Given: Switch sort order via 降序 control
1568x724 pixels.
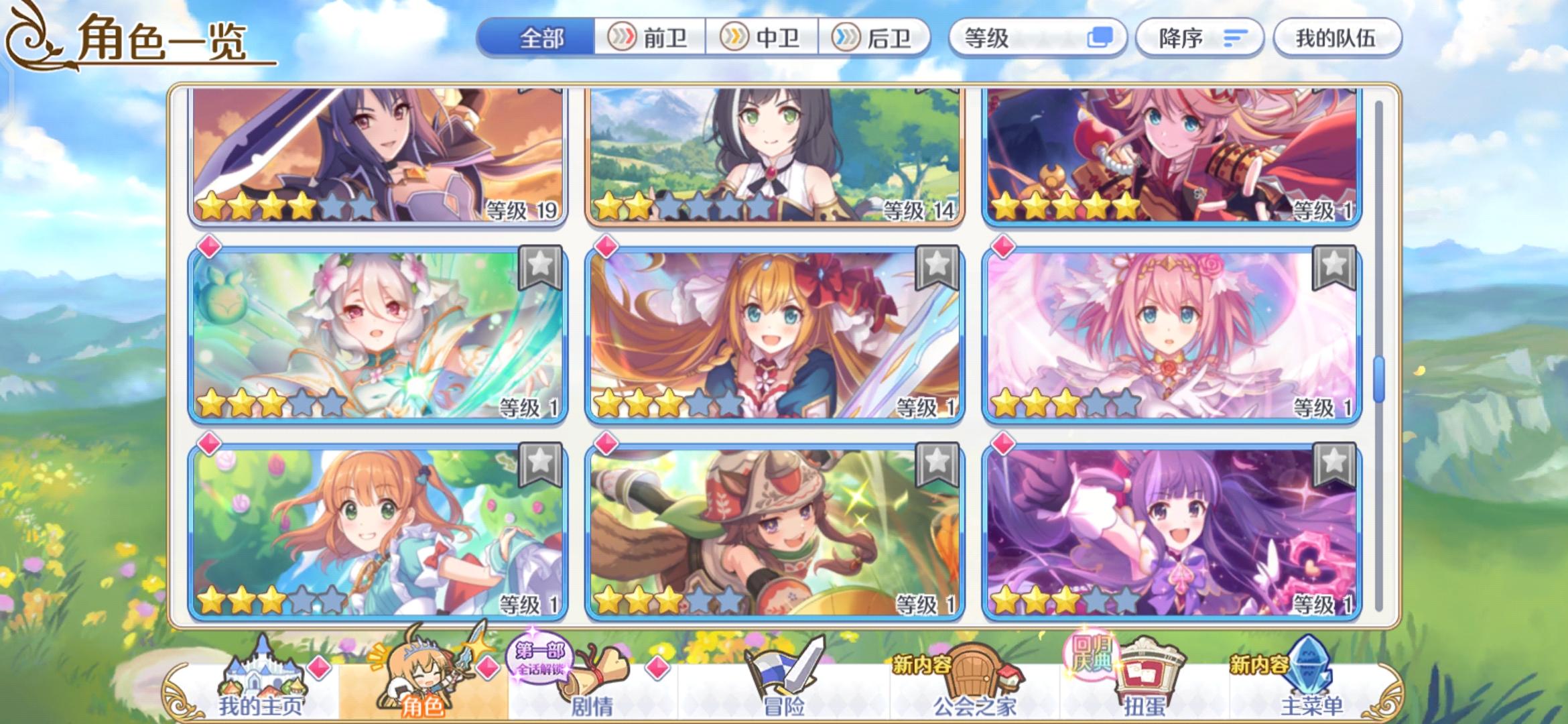Looking at the screenshot, I should click(1199, 38).
